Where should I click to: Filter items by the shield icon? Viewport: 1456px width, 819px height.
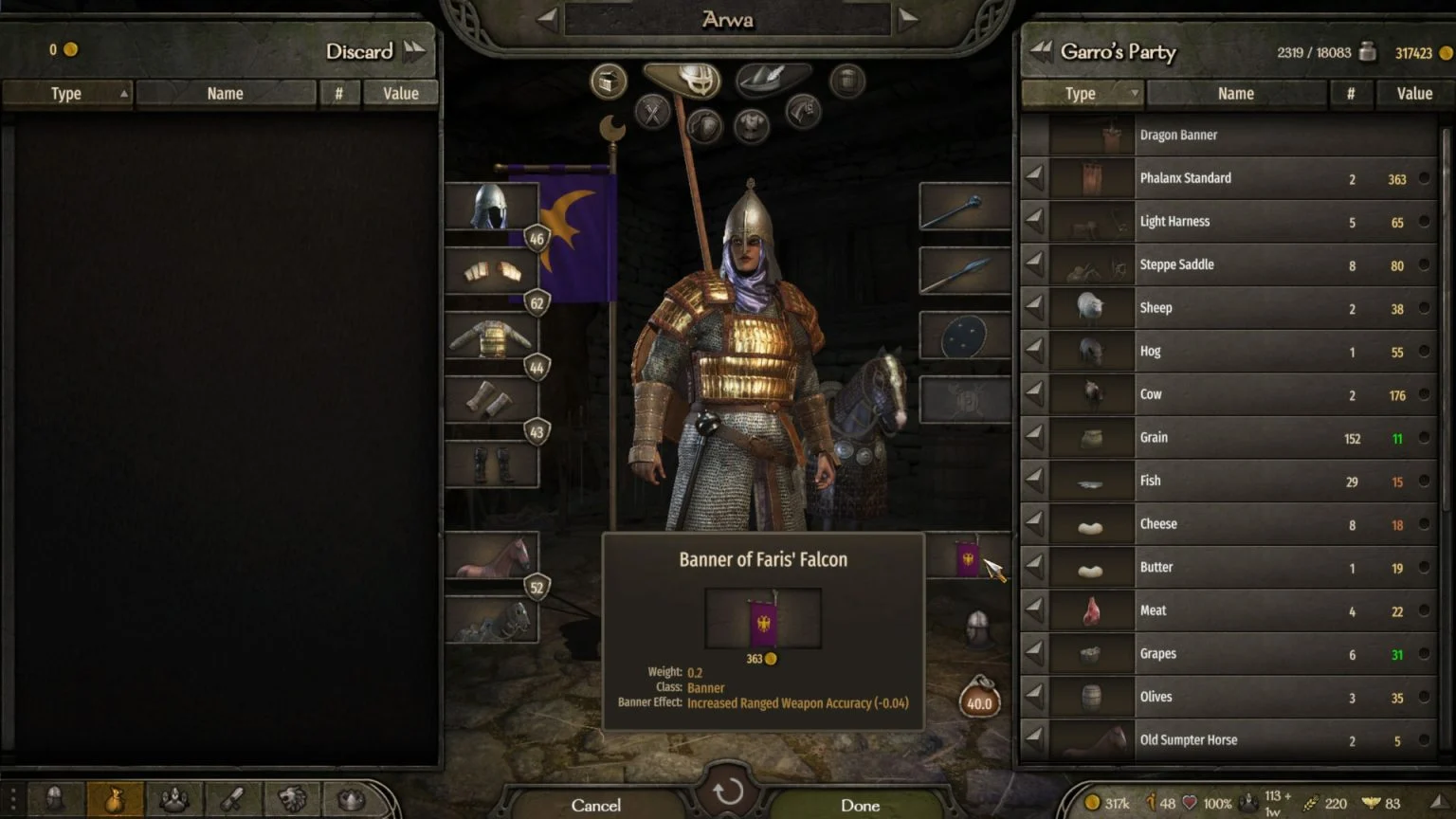(702, 124)
